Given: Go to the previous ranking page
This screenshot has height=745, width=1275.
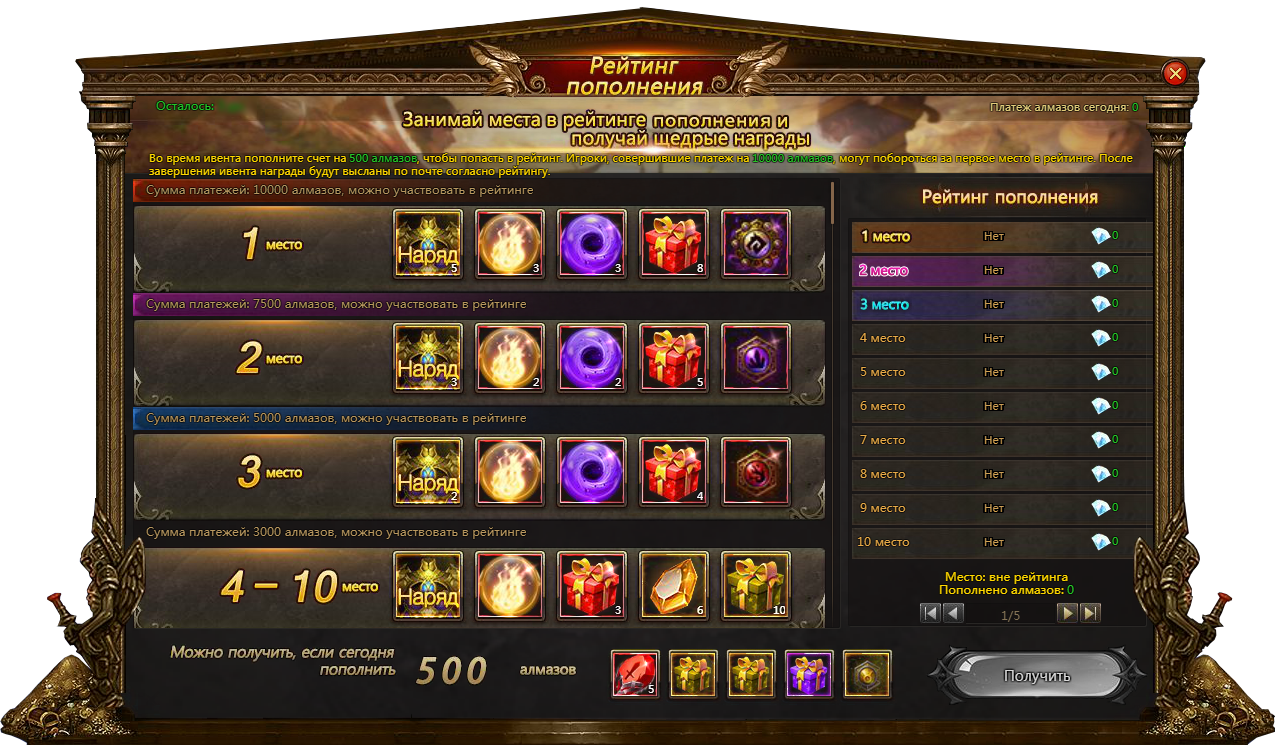Looking at the screenshot, I should (x=953, y=613).
